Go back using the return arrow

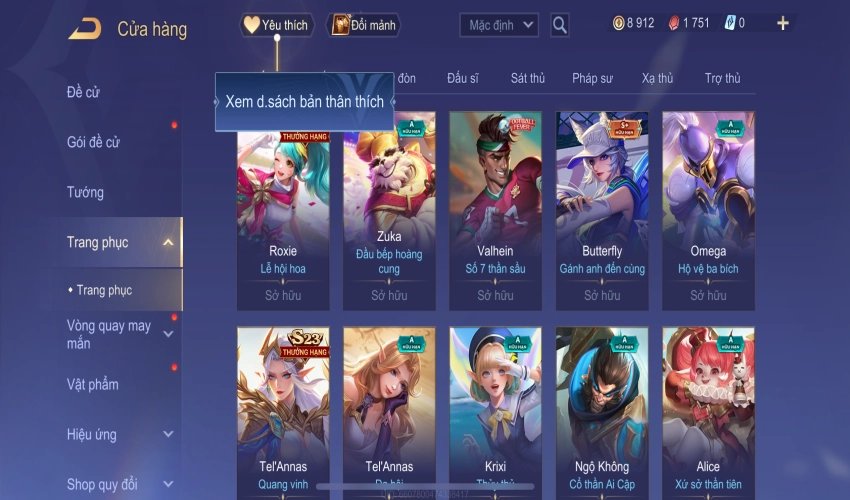pyautogui.click(x=84, y=28)
